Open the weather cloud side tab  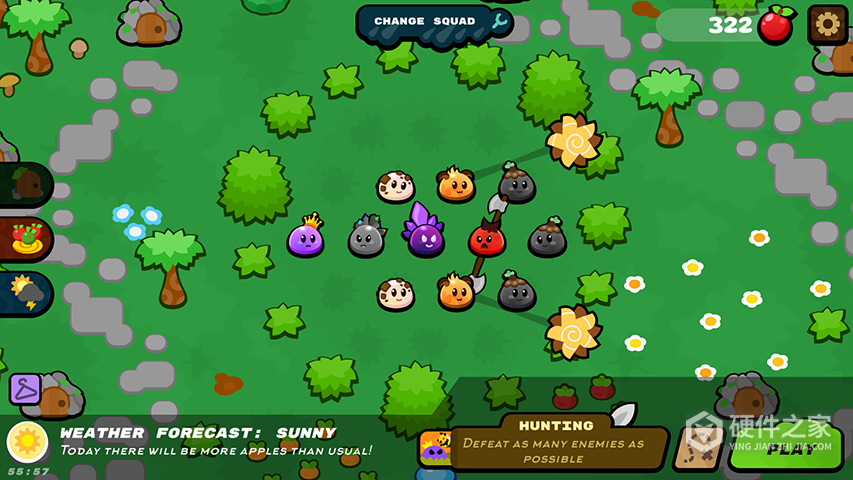pyautogui.click(x=24, y=293)
